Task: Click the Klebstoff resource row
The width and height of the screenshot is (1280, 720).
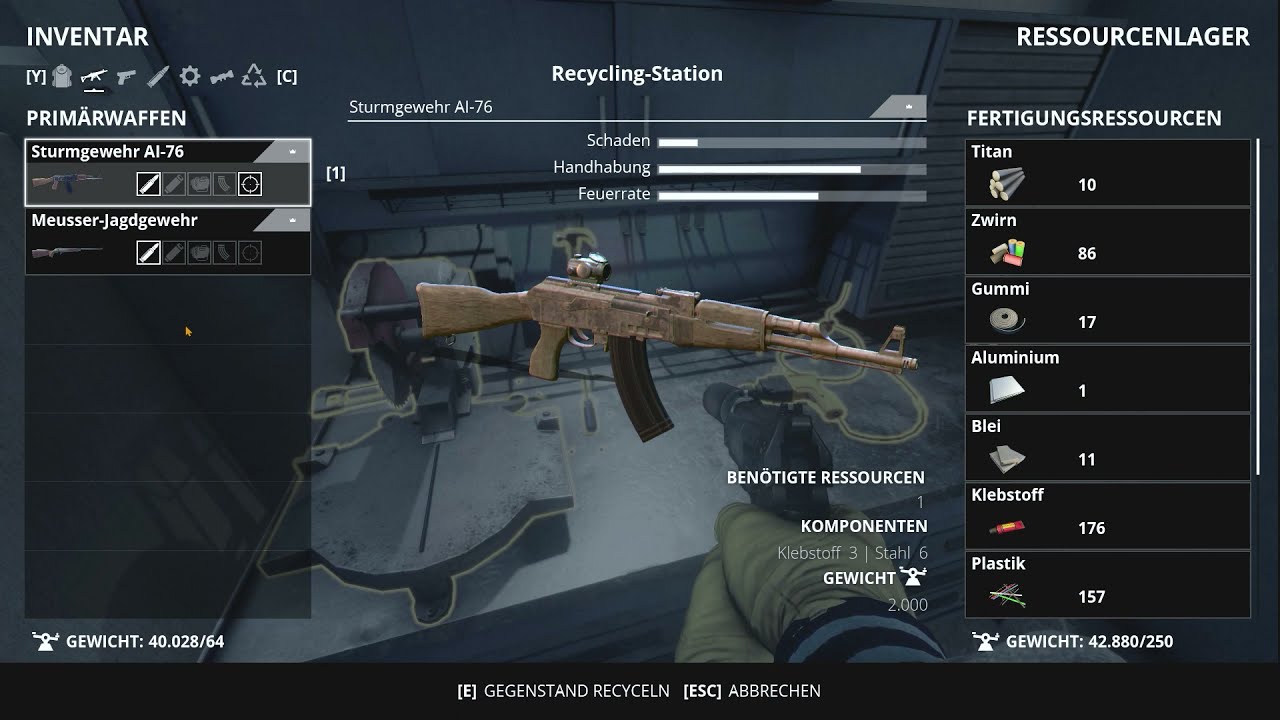Action: click(x=1108, y=516)
